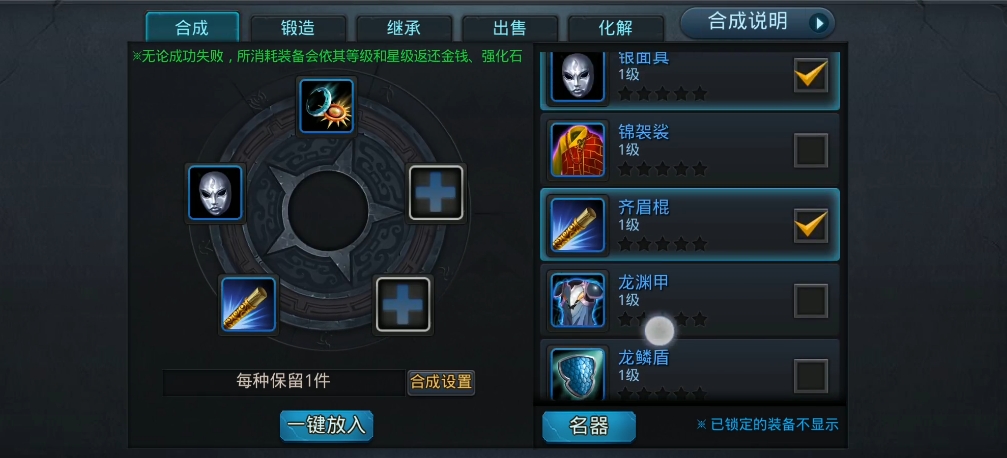Toggle the 龙鳞盾 checkbox
This screenshot has height=458, width=1007.
(811, 375)
